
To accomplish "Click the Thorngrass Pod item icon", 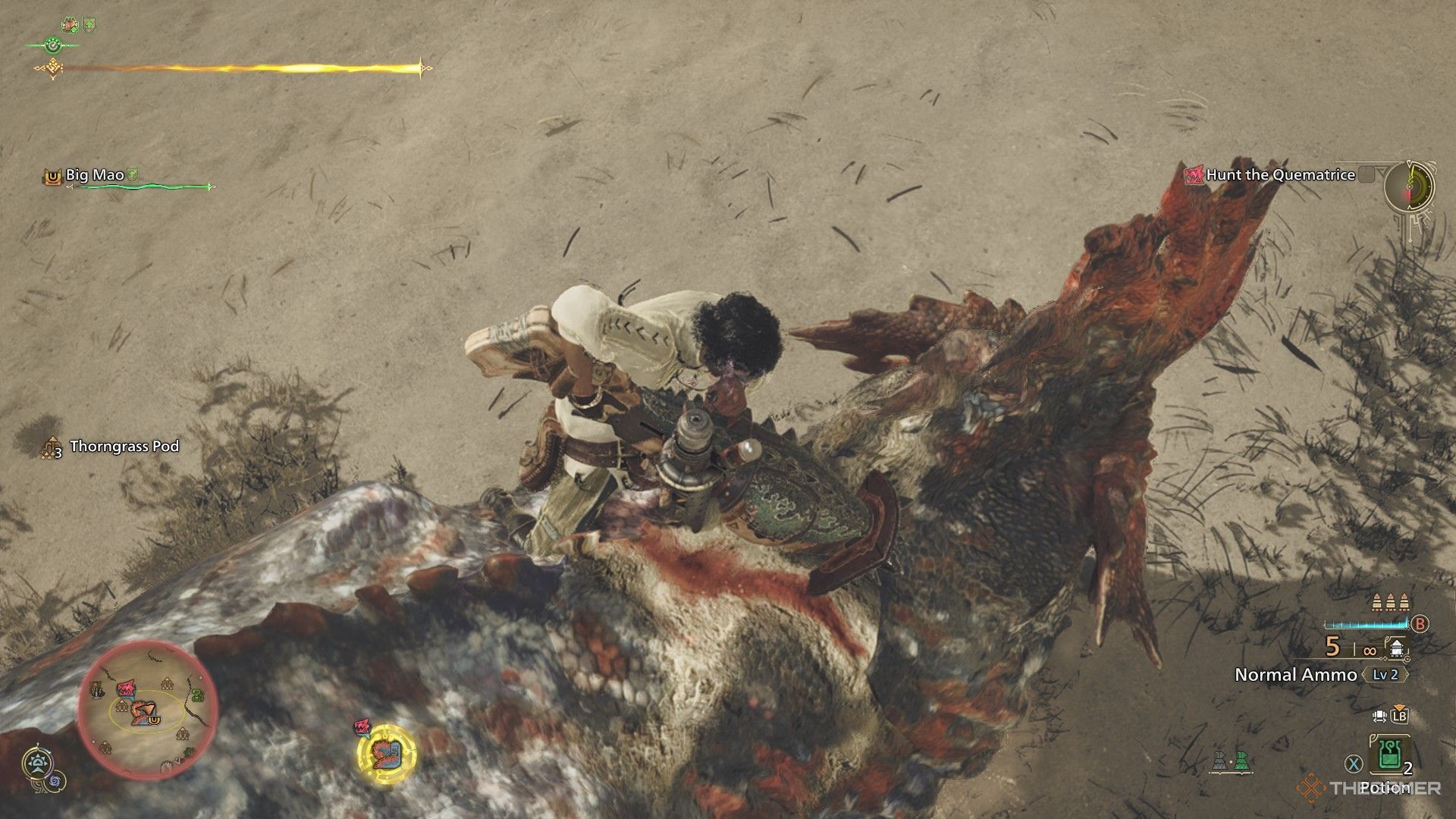I will tap(50, 447).
